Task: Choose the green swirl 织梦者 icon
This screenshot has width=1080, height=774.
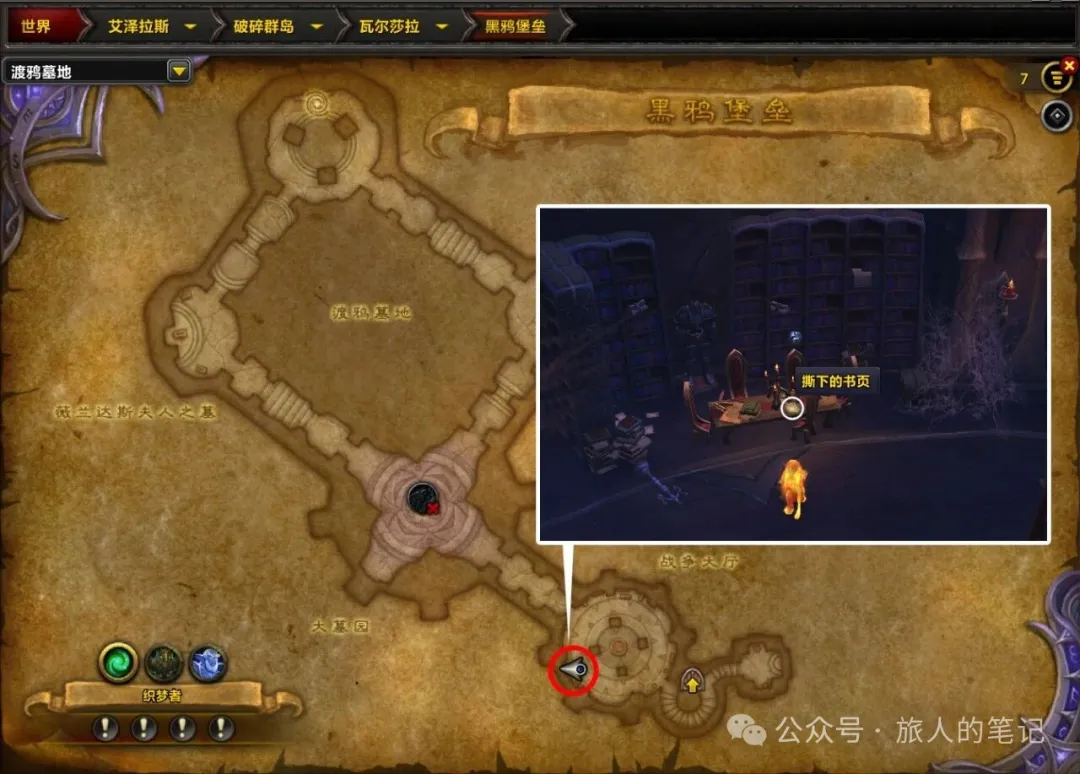Action: point(118,662)
